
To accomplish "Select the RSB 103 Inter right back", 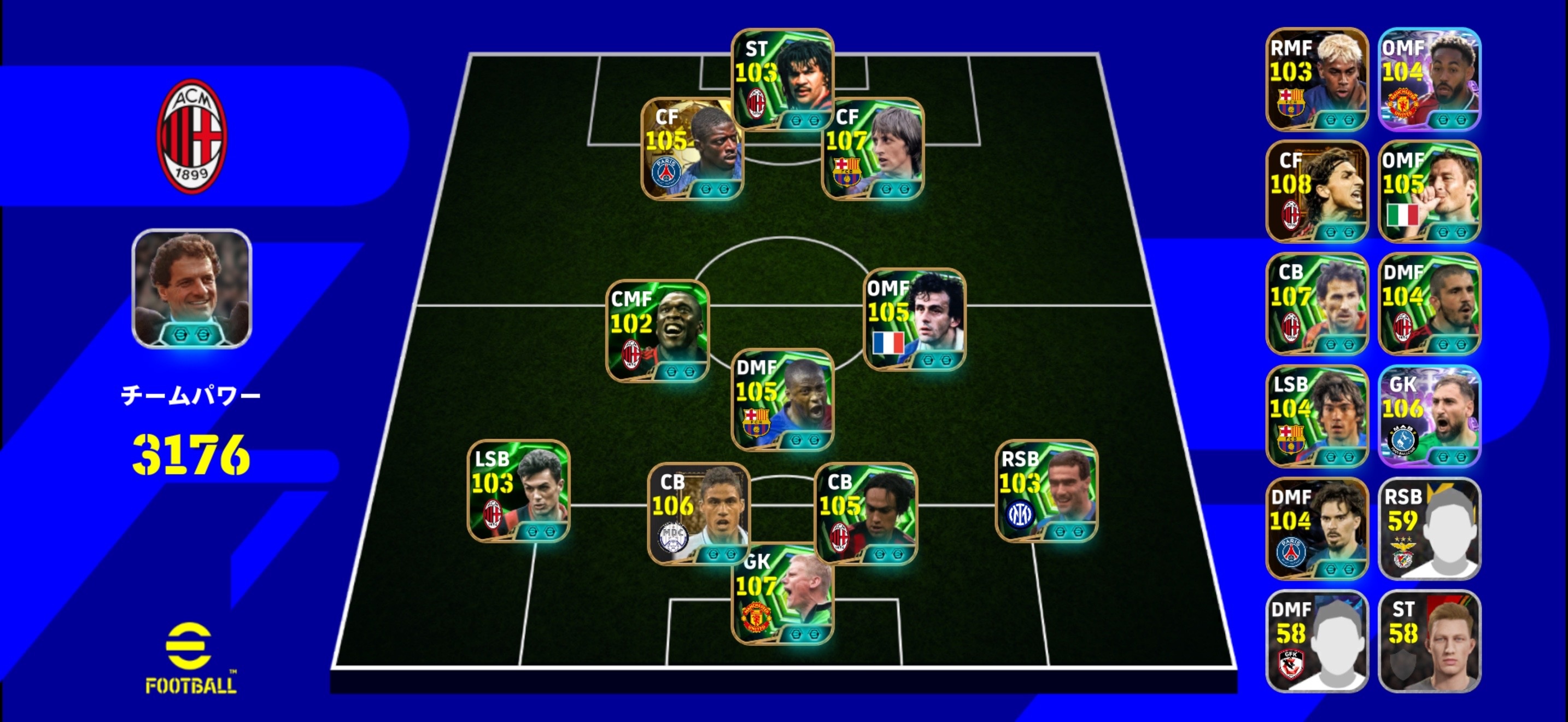I will tap(1046, 491).
